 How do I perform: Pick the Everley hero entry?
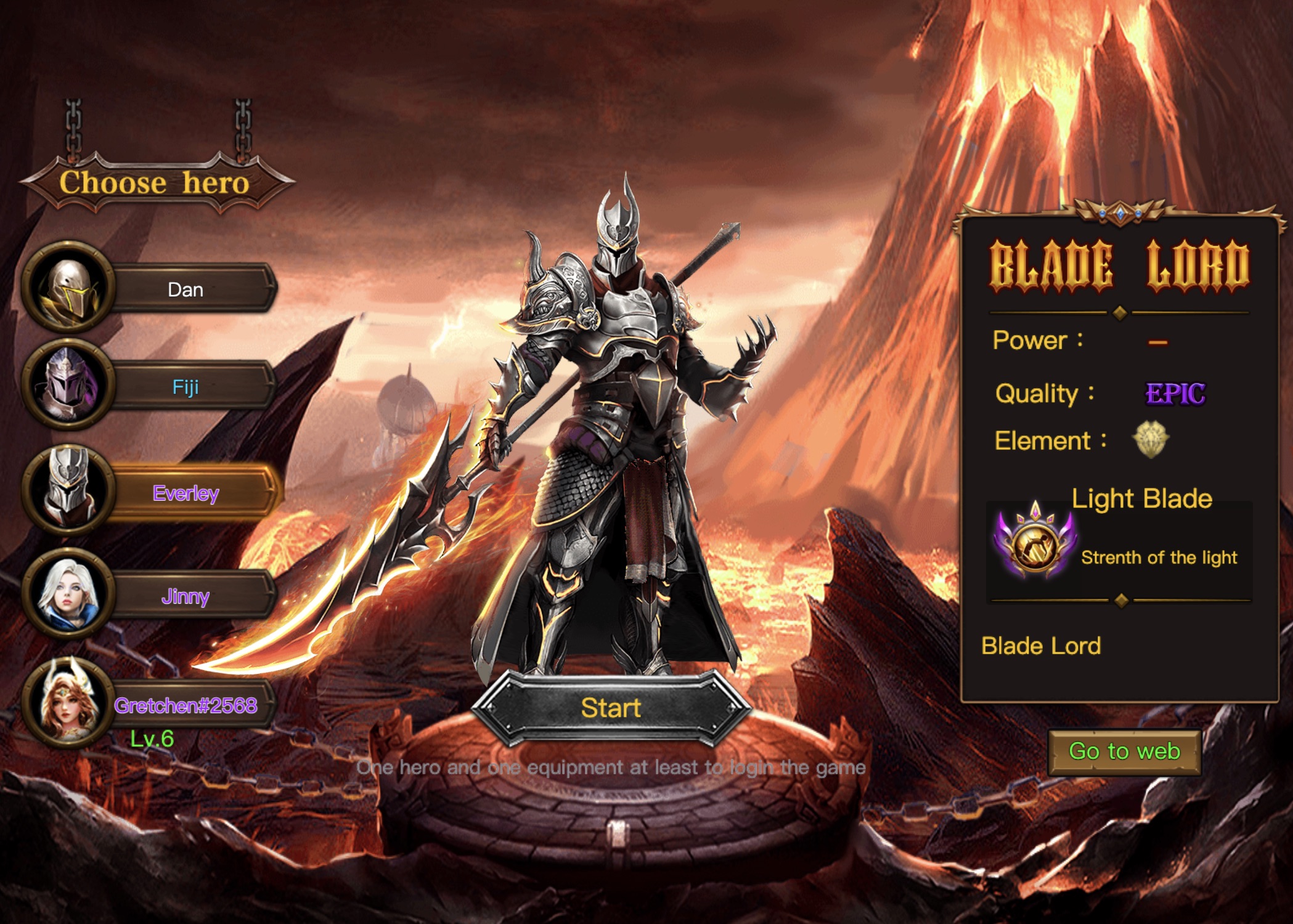(x=186, y=493)
